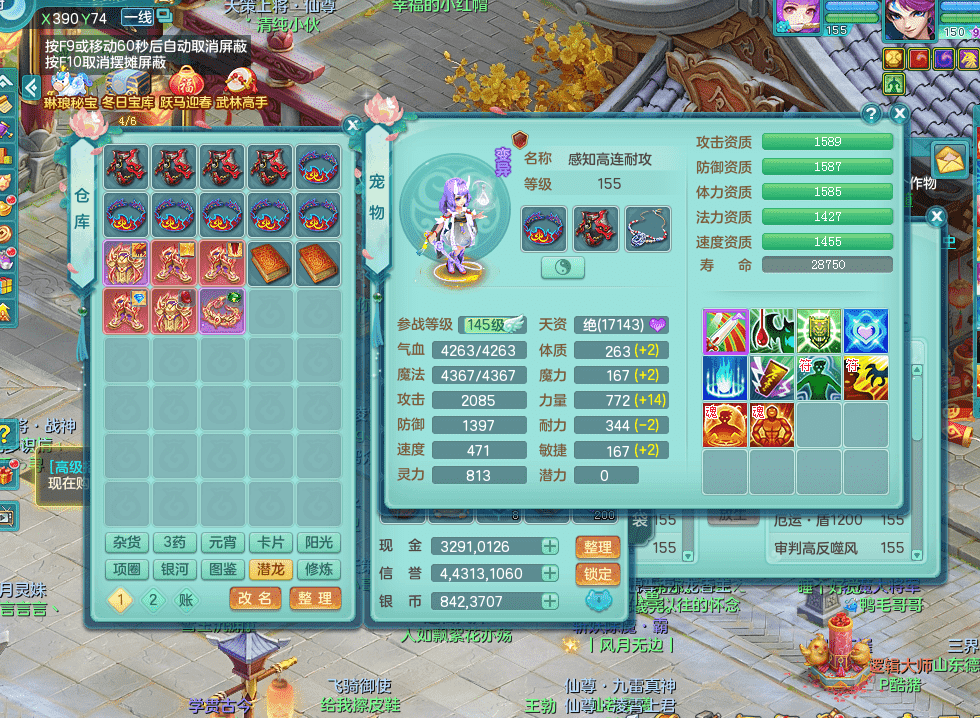Click the 锁定 lock button

(597, 574)
